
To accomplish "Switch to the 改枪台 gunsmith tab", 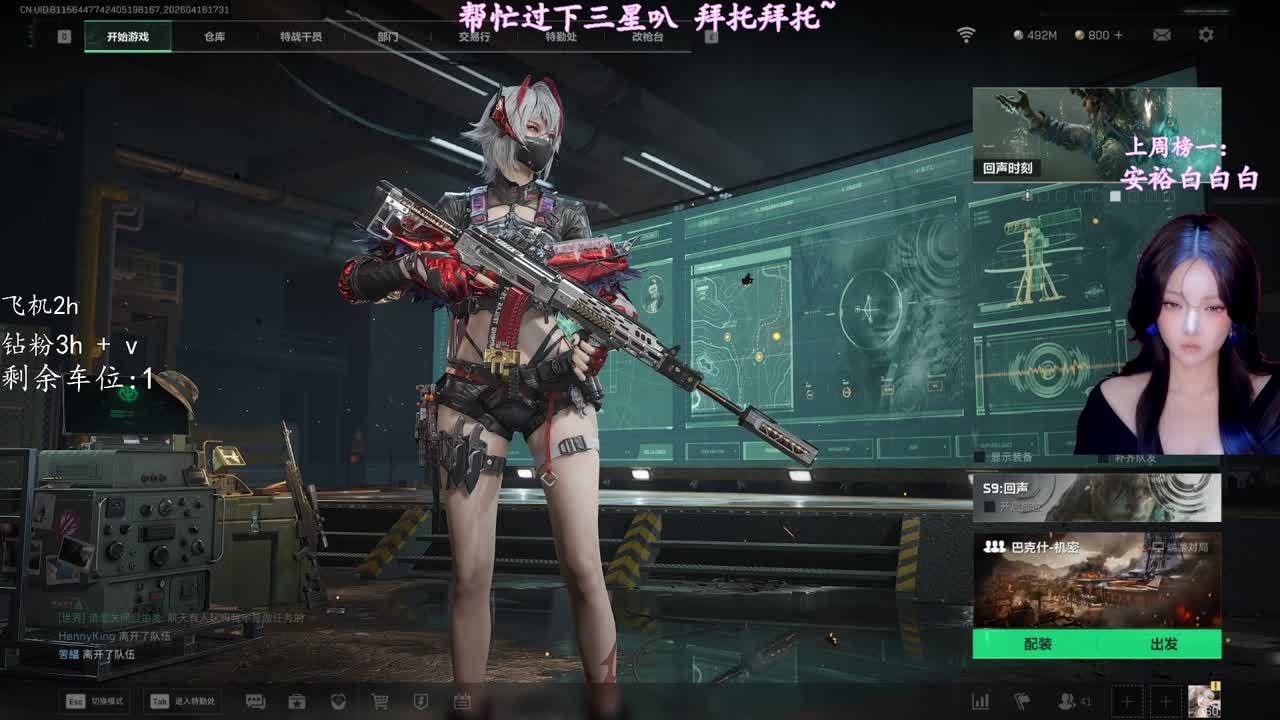I will (648, 37).
